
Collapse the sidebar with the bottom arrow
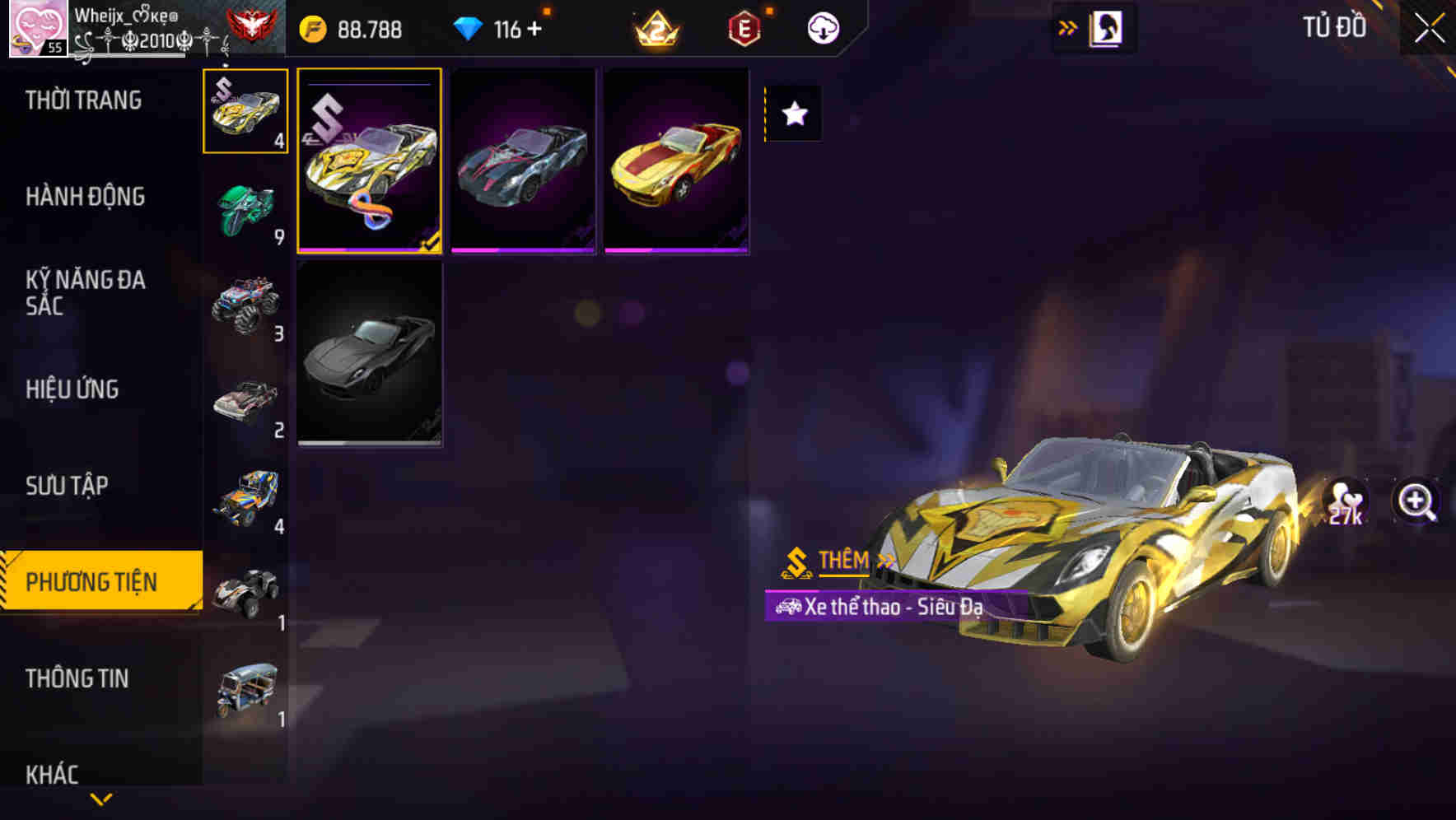click(101, 797)
